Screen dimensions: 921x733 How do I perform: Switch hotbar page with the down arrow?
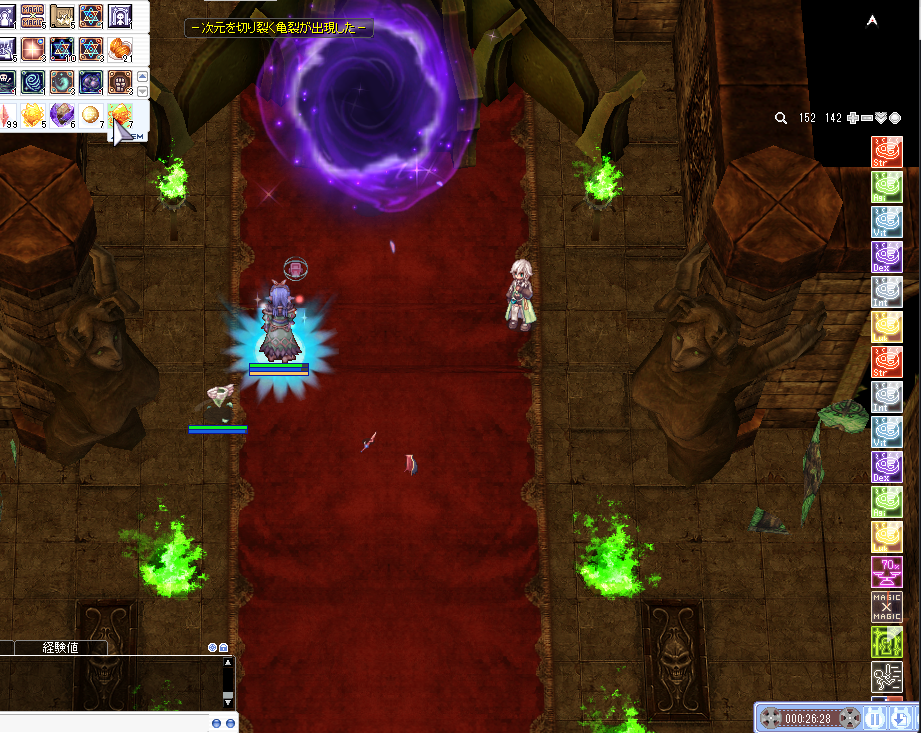pyautogui.click(x=143, y=91)
